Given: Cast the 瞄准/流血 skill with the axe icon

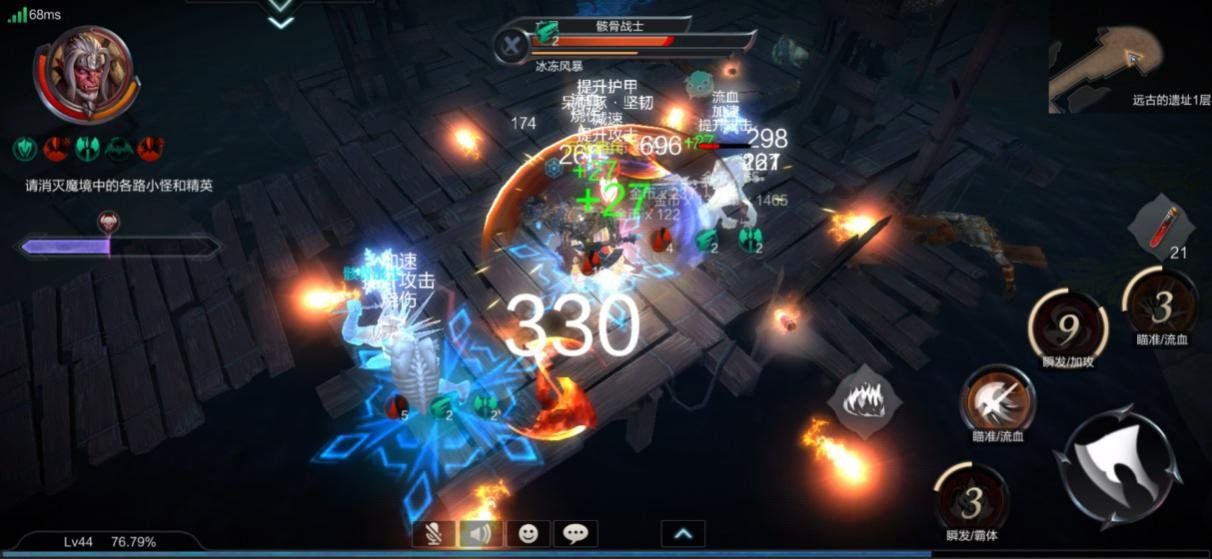Looking at the screenshot, I should [x=997, y=398].
